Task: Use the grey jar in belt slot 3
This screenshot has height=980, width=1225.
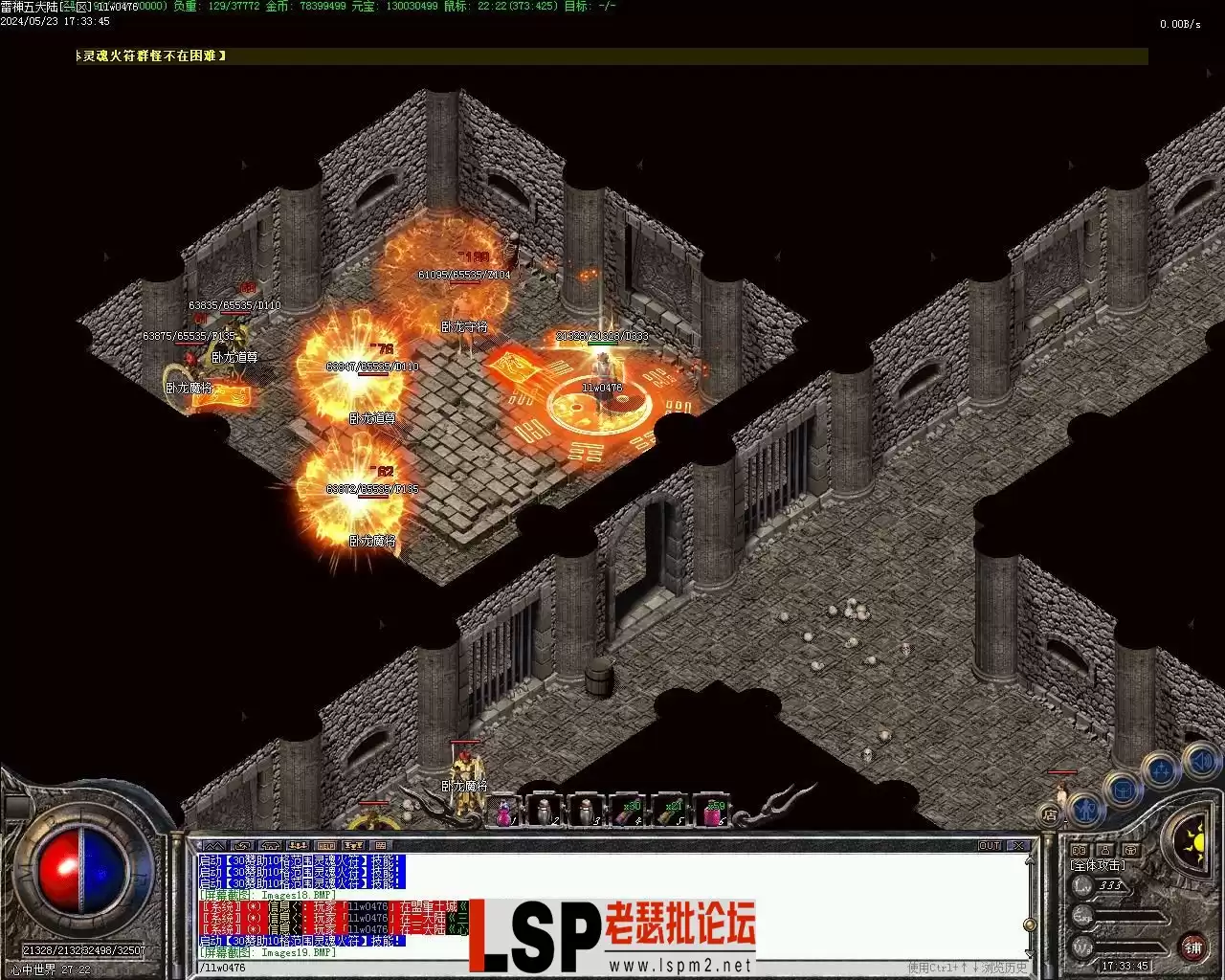Action: point(585,813)
